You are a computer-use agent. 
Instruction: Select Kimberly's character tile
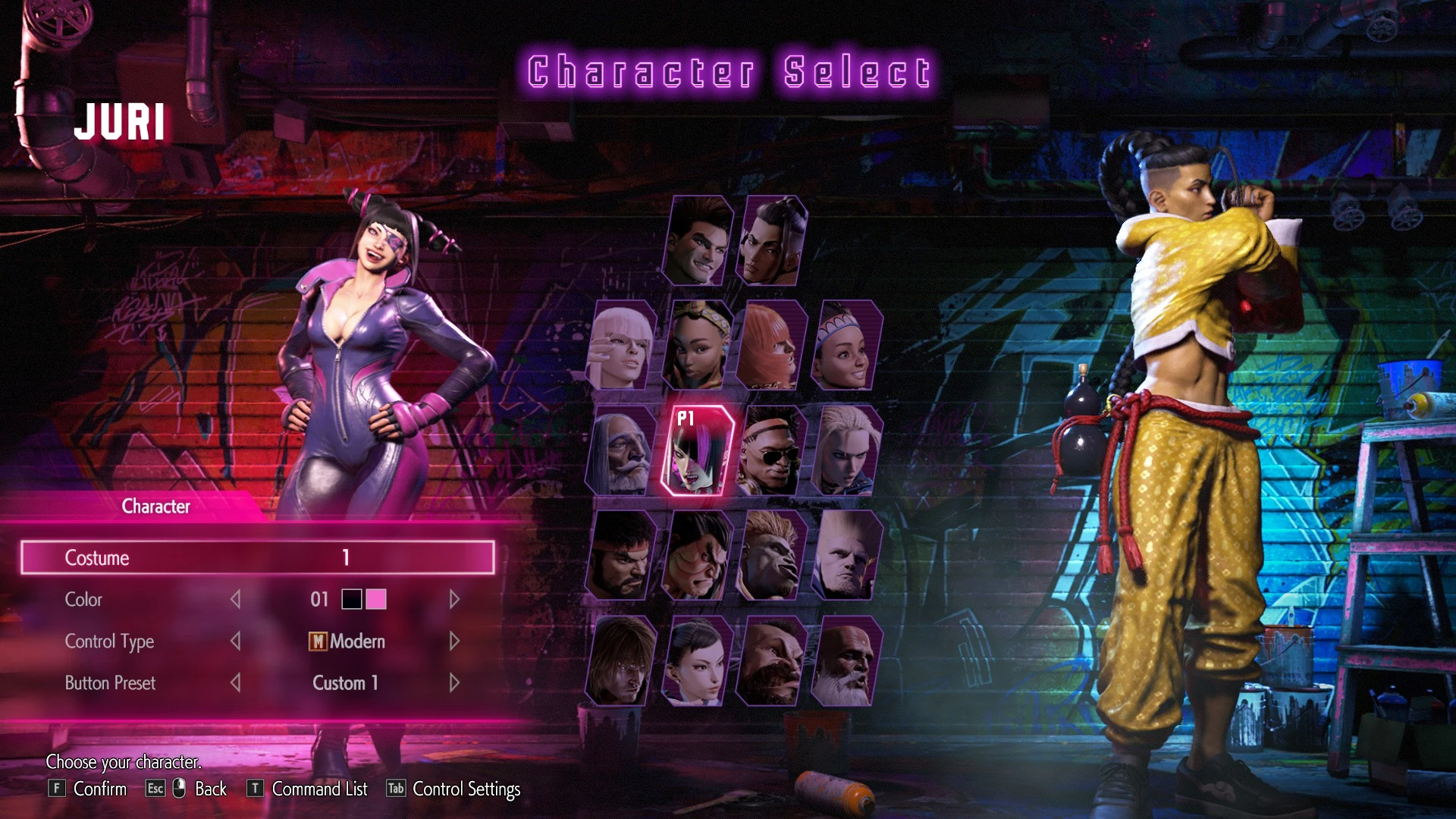click(696, 346)
